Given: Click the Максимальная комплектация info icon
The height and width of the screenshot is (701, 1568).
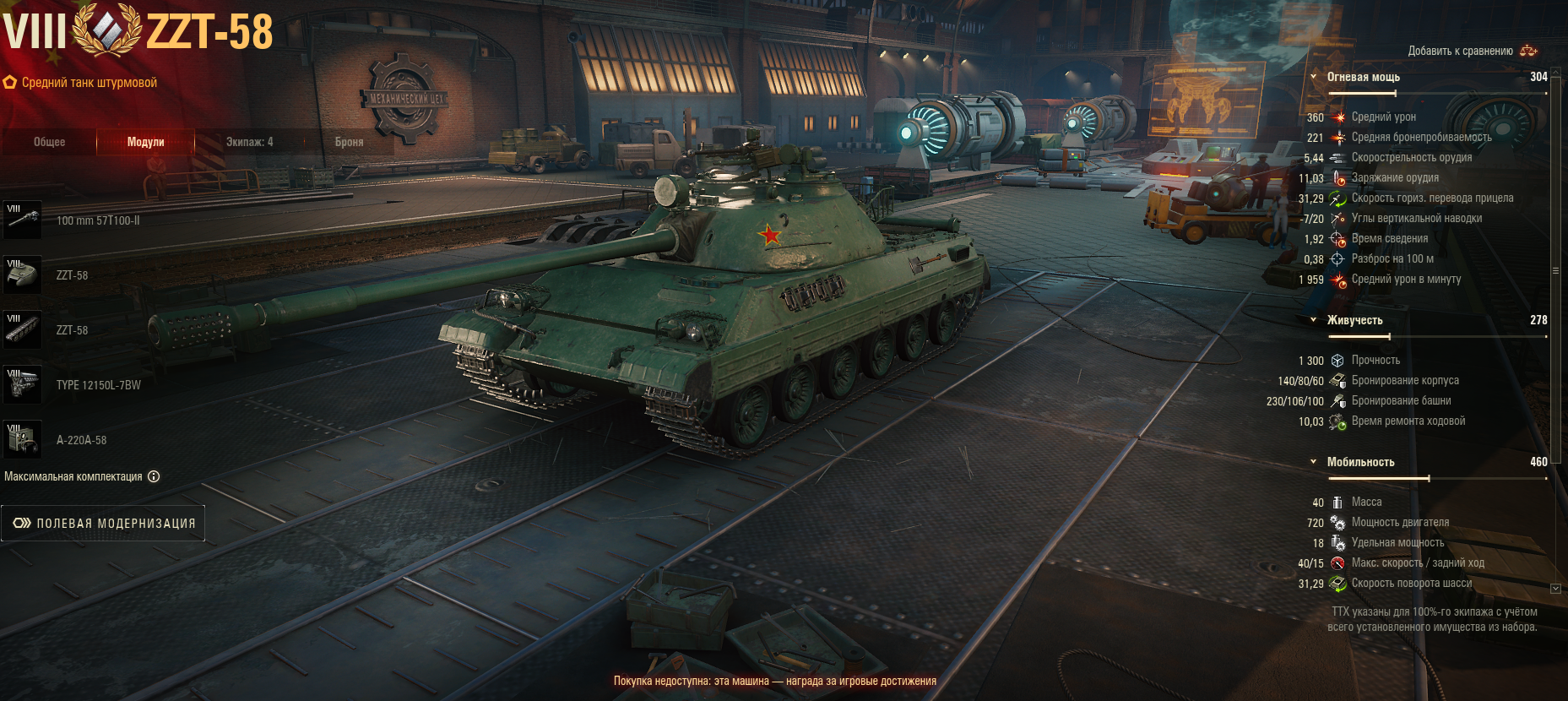Looking at the screenshot, I should [x=154, y=476].
